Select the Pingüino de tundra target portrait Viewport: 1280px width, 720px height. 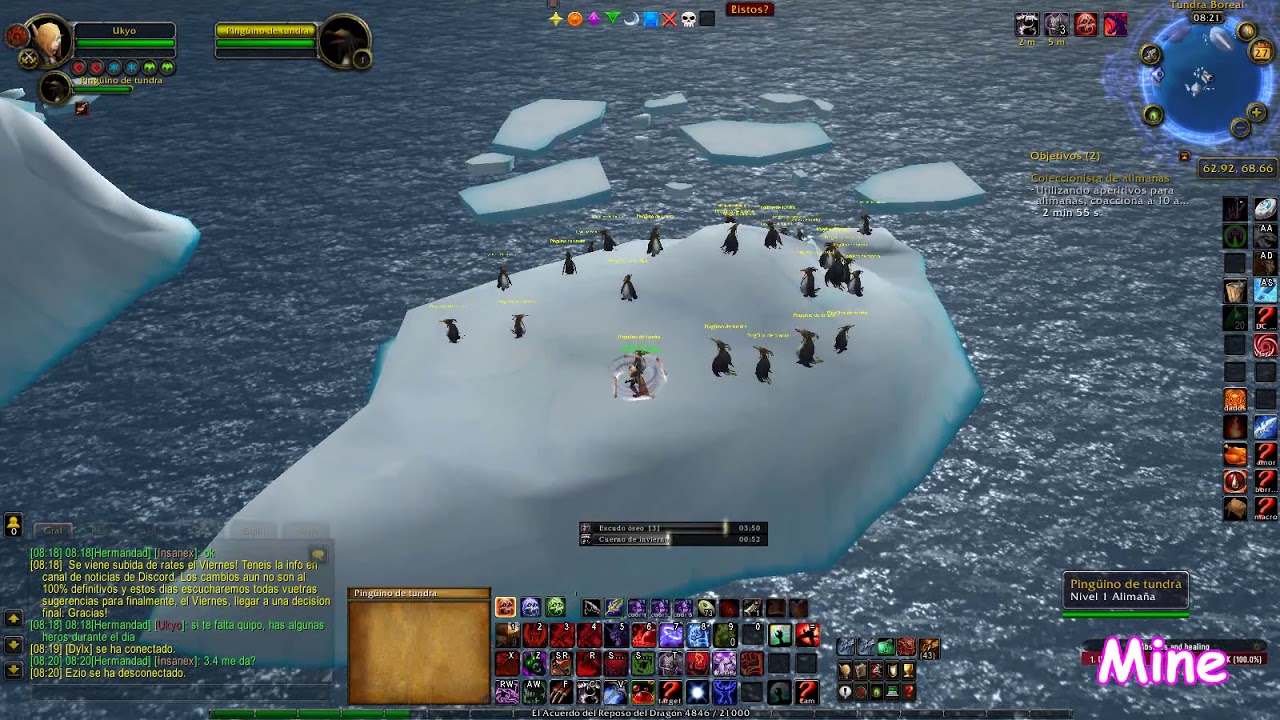coord(344,43)
